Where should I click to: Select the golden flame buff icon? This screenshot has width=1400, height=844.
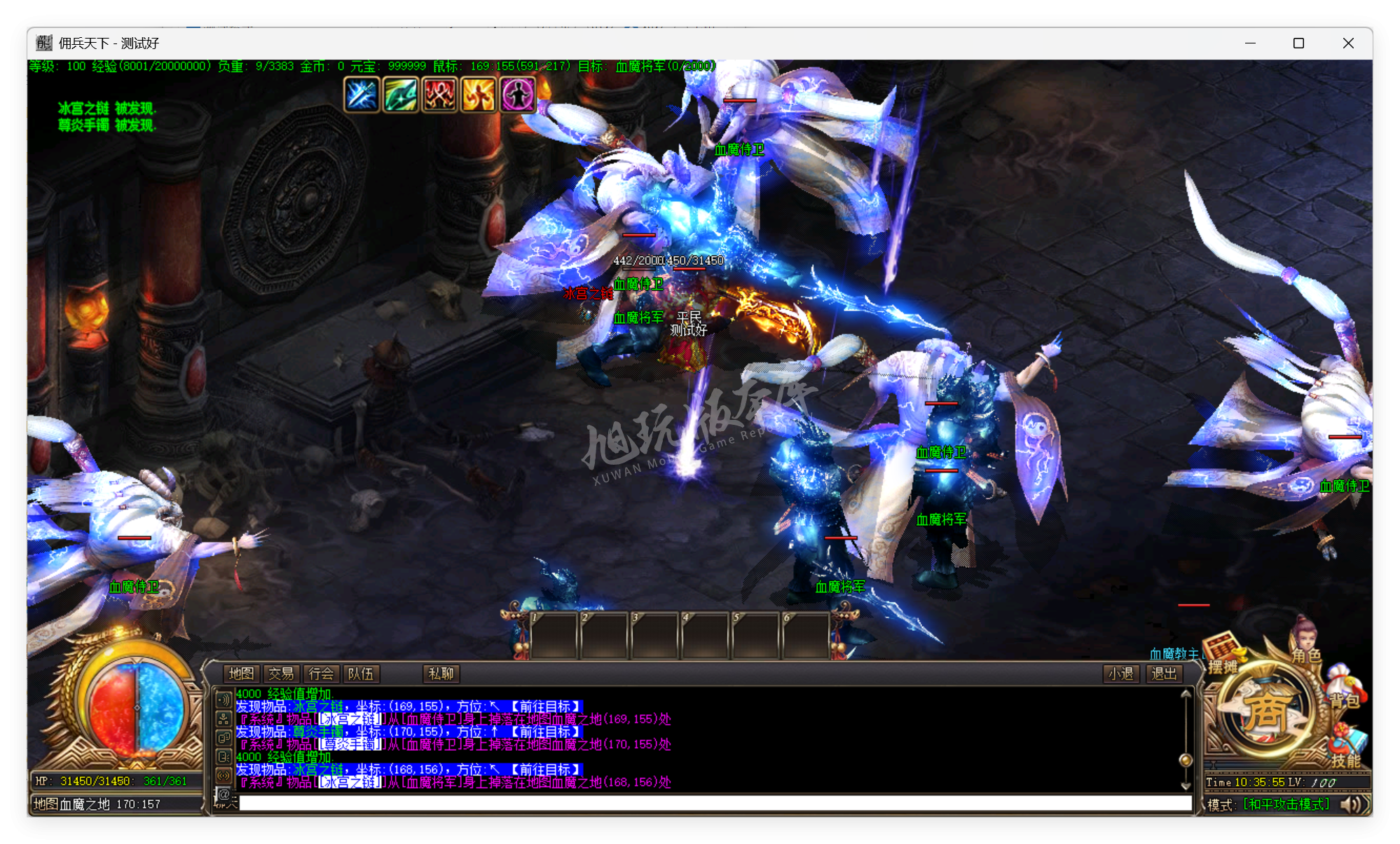480,93
